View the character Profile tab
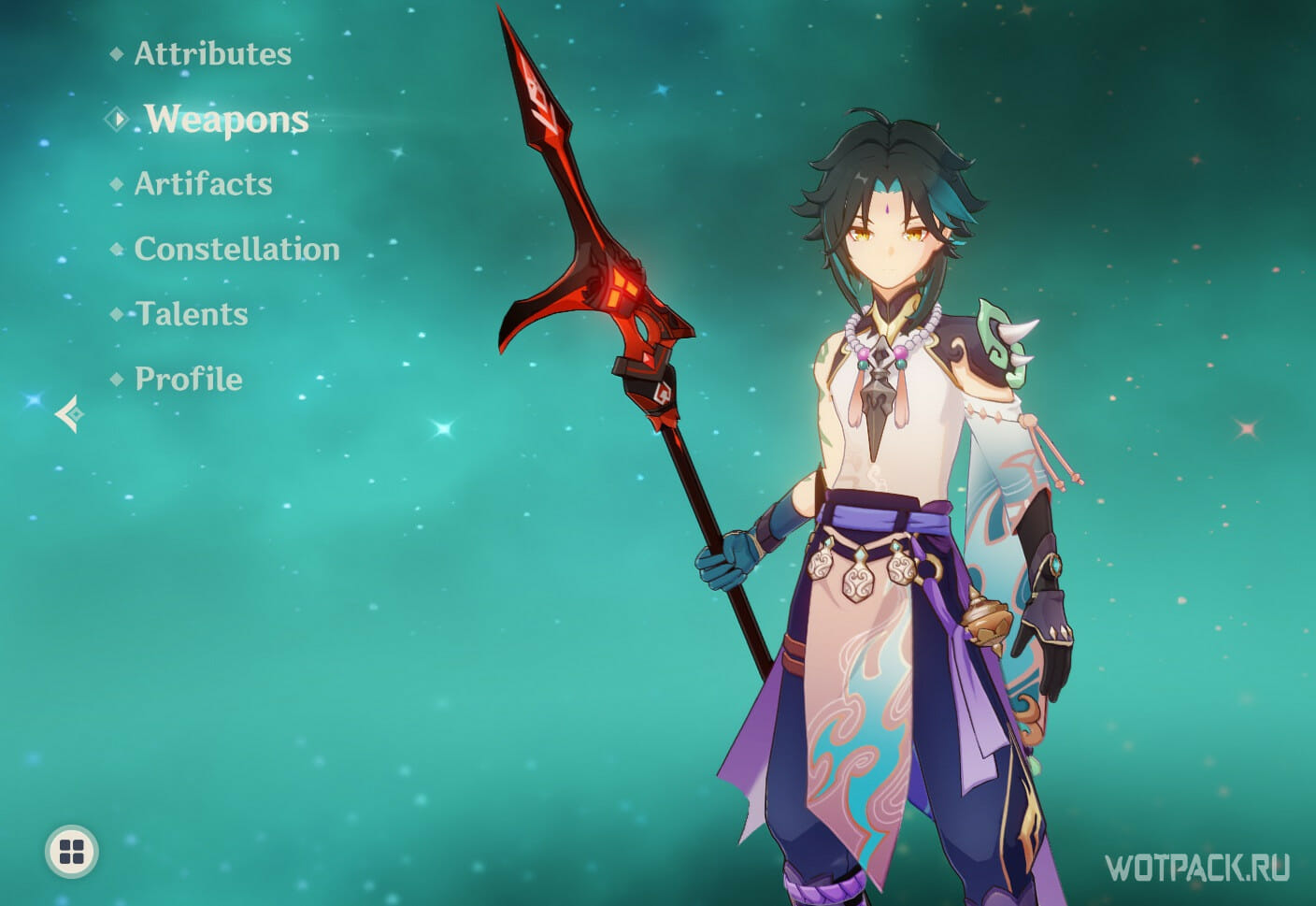This screenshot has height=906, width=1316. coord(188,379)
